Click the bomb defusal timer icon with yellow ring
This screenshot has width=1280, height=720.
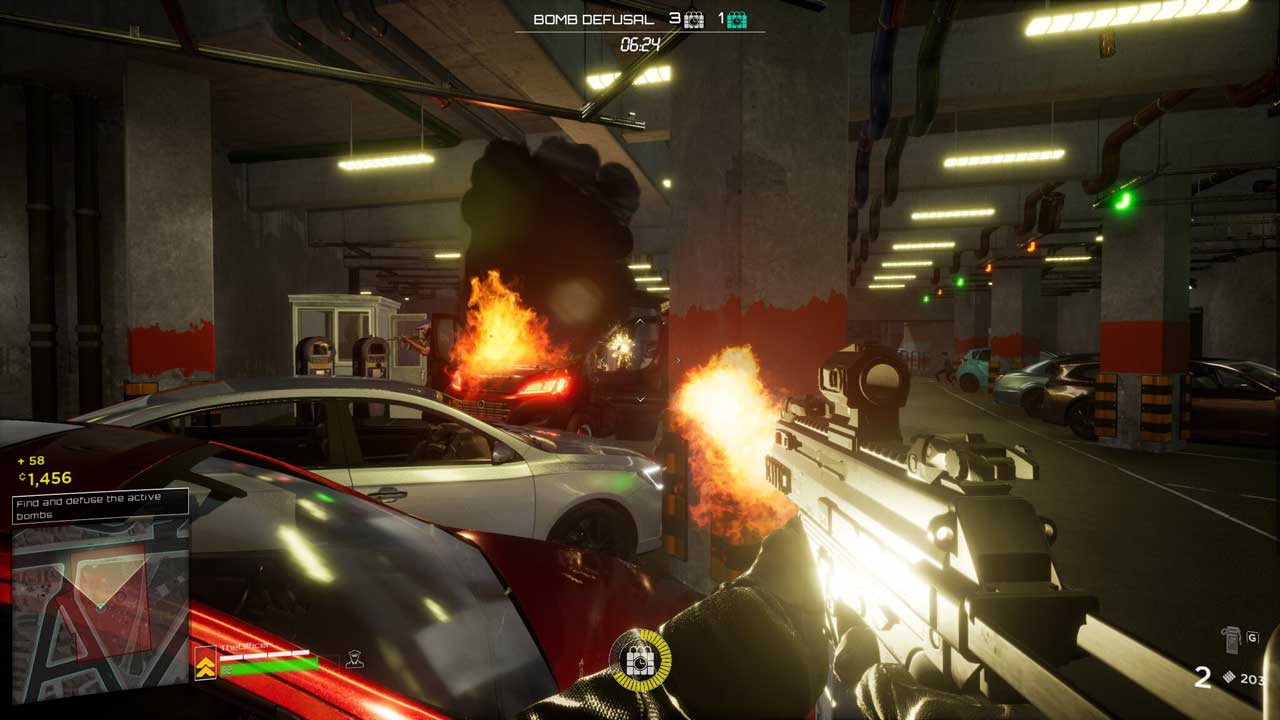(640, 660)
